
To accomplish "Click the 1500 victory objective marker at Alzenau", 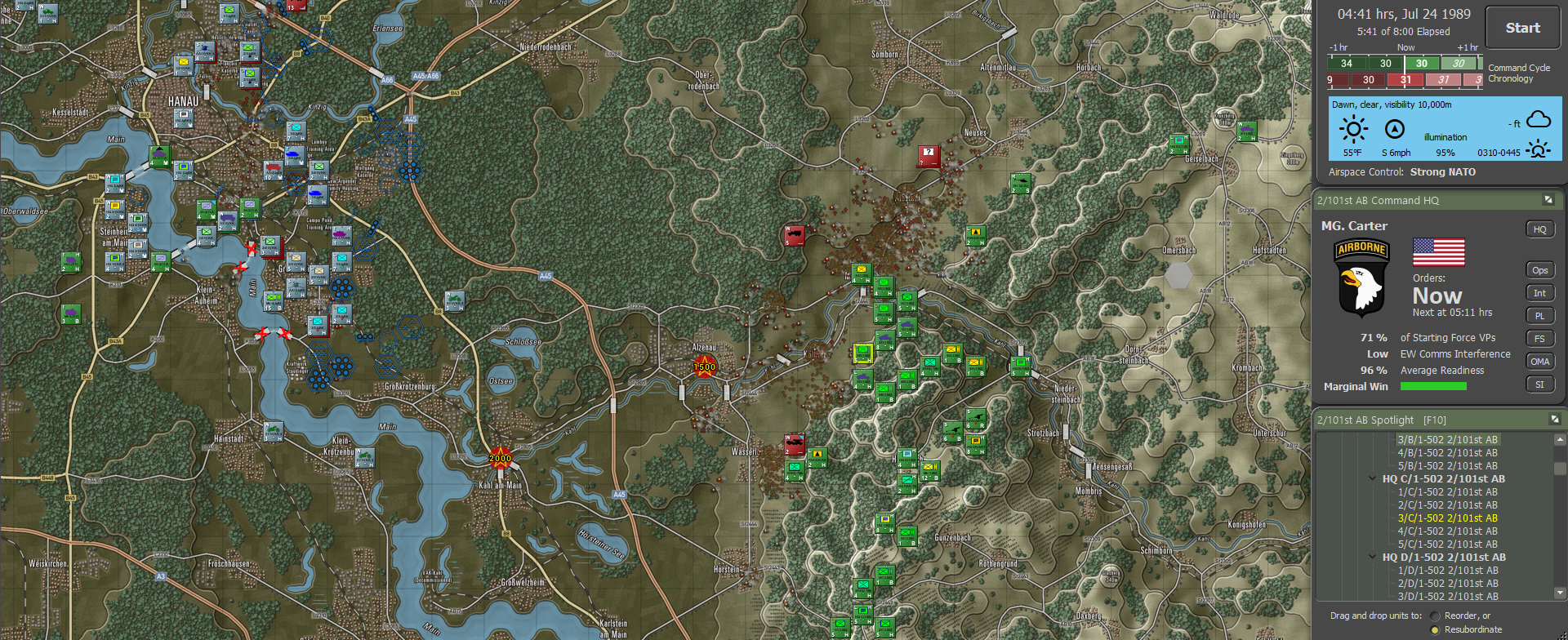I will point(704,367).
